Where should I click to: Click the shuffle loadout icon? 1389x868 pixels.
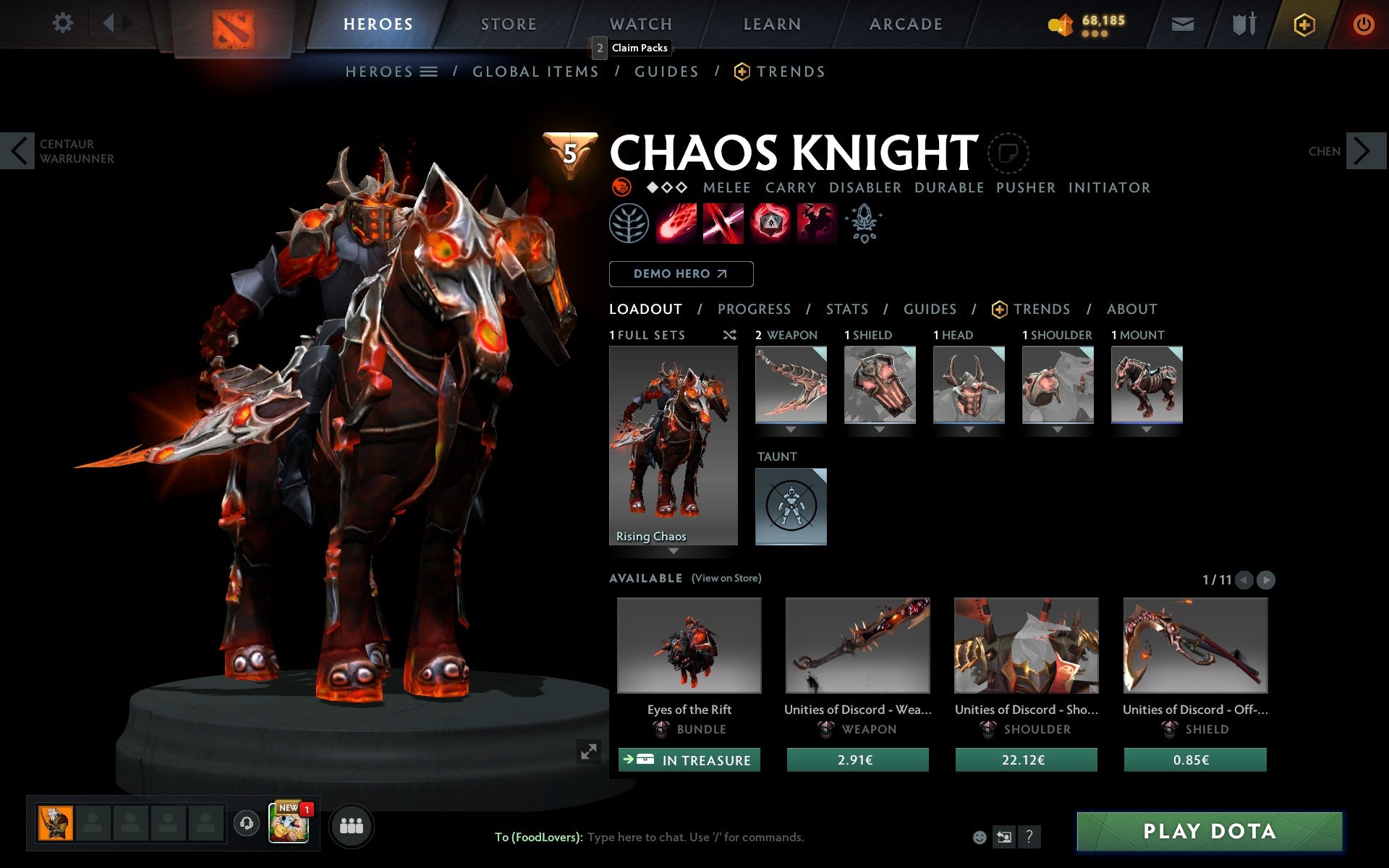point(729,335)
